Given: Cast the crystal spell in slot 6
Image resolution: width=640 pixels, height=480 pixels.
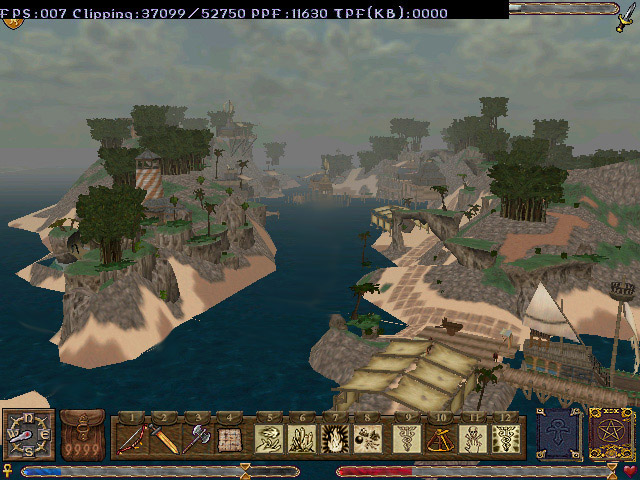Looking at the screenshot, I should 301,439.
